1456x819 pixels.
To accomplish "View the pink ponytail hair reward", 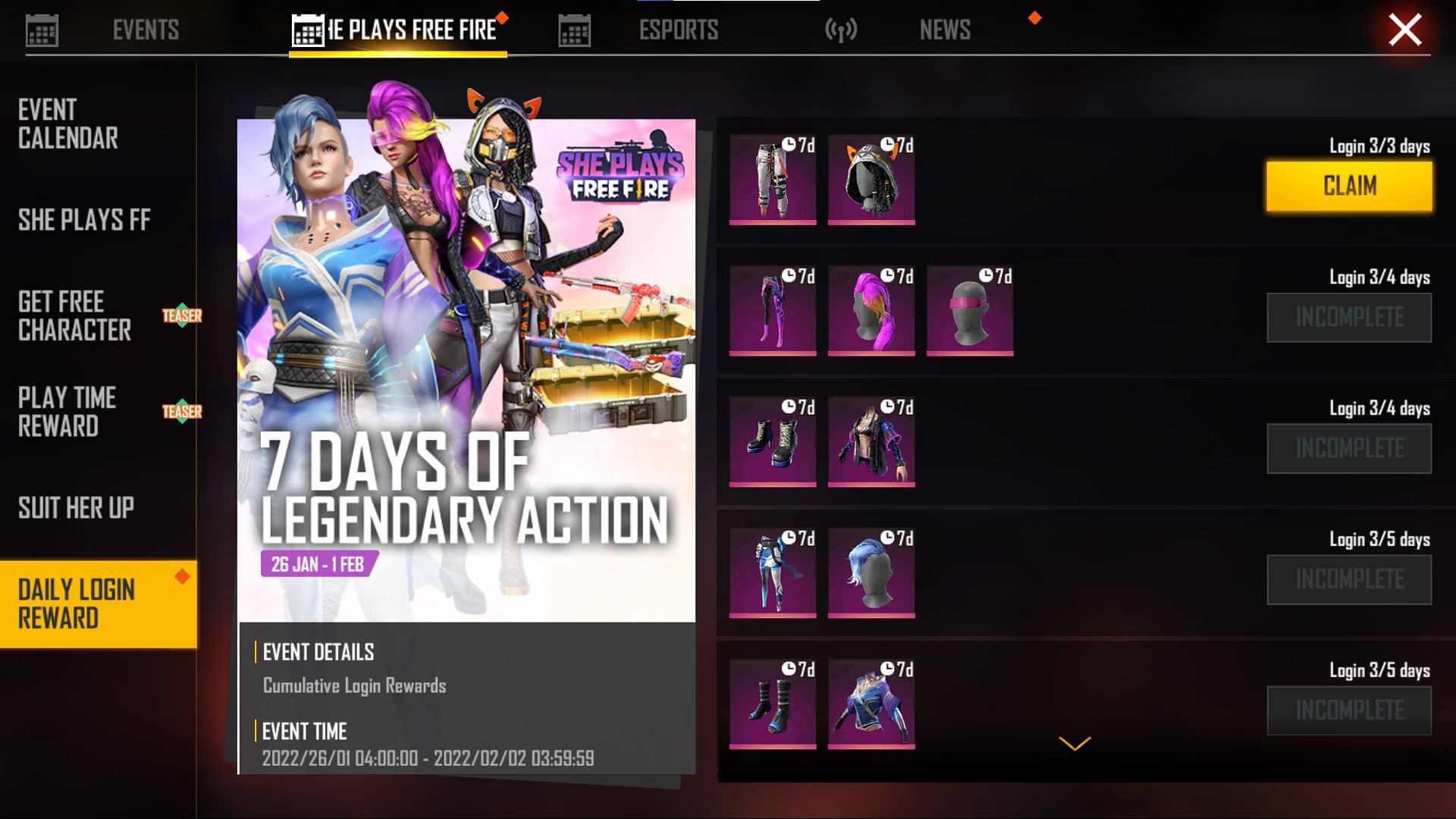I will 871,311.
